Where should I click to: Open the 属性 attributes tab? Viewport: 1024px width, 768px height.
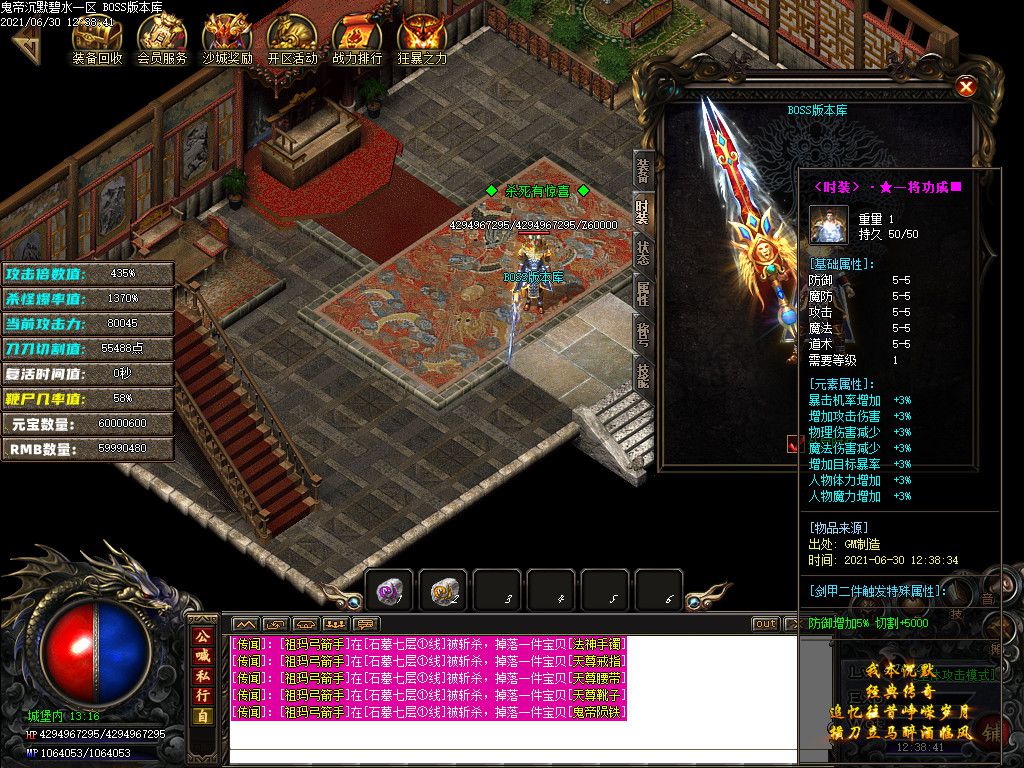click(x=644, y=294)
